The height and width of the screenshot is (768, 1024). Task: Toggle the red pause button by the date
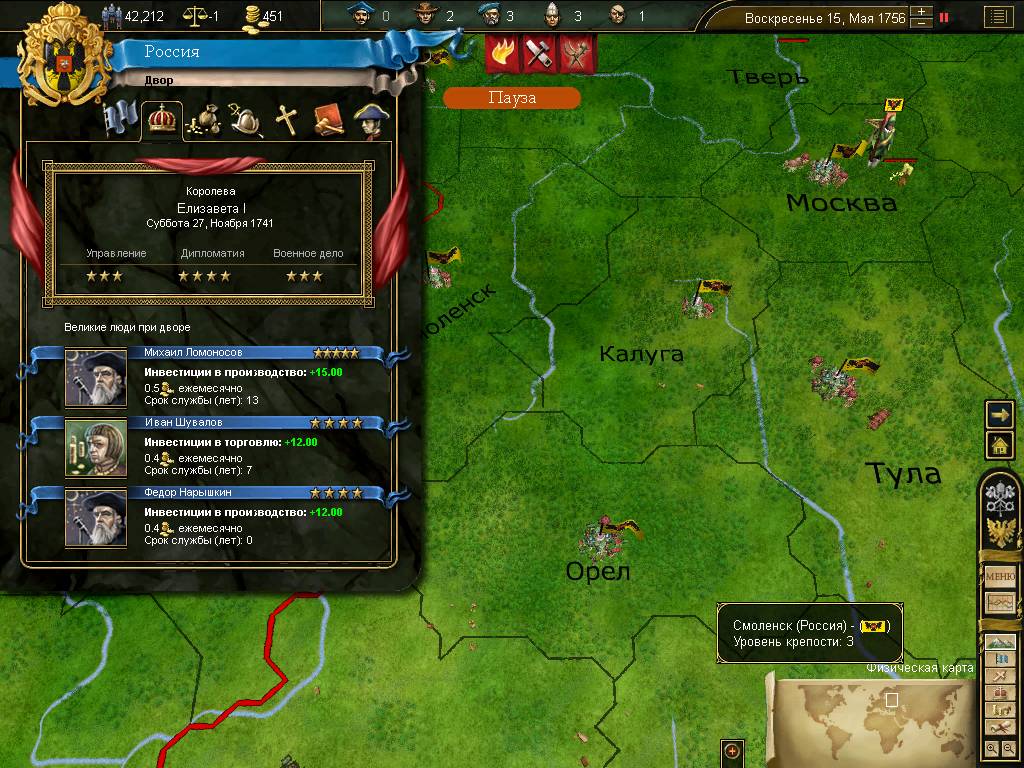[943, 17]
